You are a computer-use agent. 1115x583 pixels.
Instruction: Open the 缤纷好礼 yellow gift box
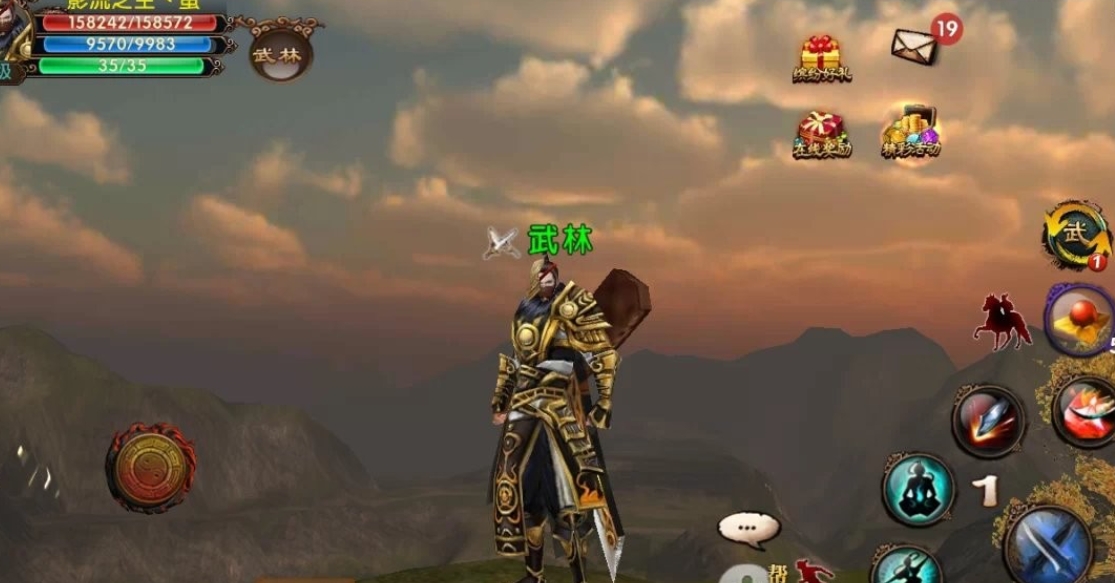821,59
